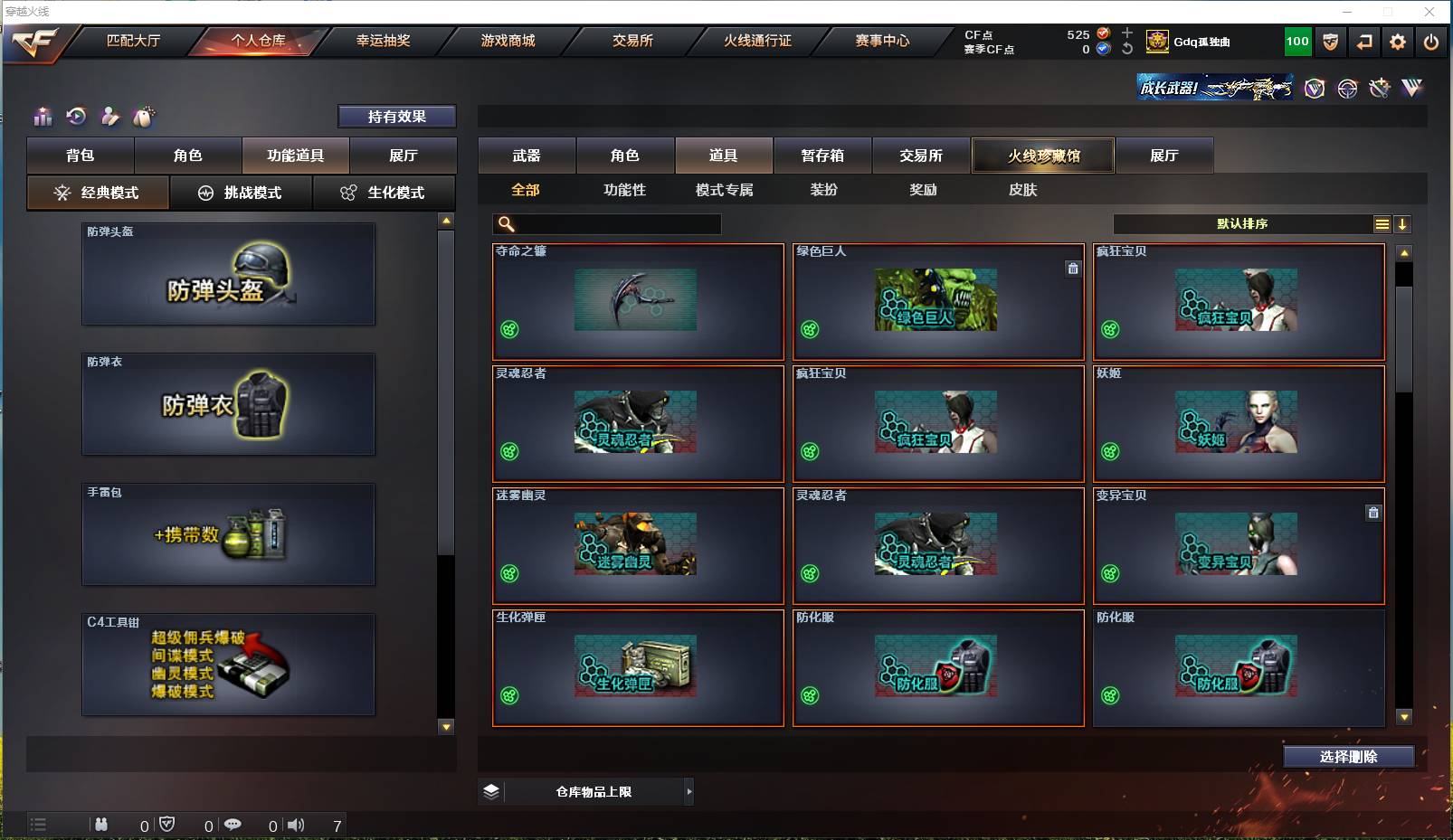The width and height of the screenshot is (1453, 840).
Task: Open the wrench customization icon near top right
Action: click(x=1379, y=89)
